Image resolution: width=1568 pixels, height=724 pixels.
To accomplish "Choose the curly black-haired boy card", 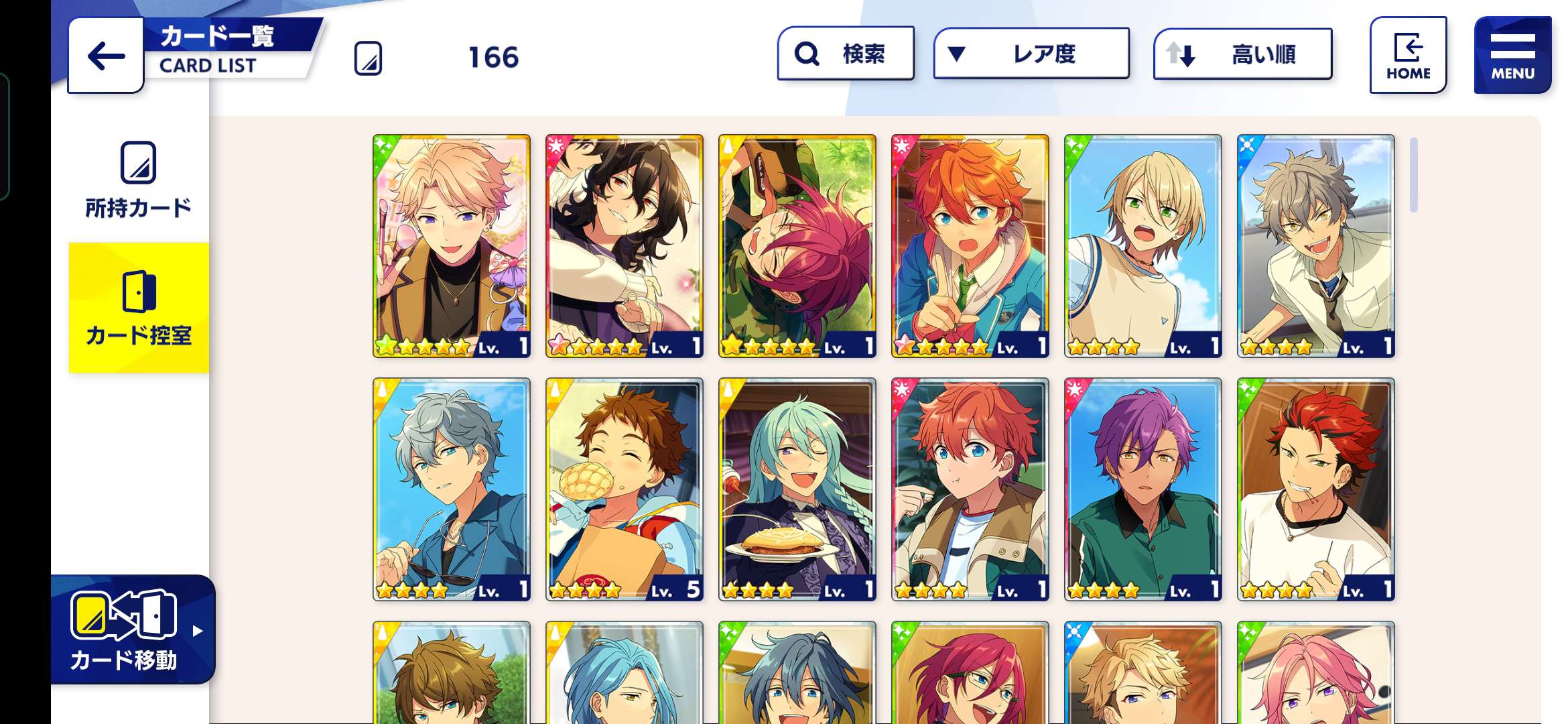I will (x=625, y=245).
